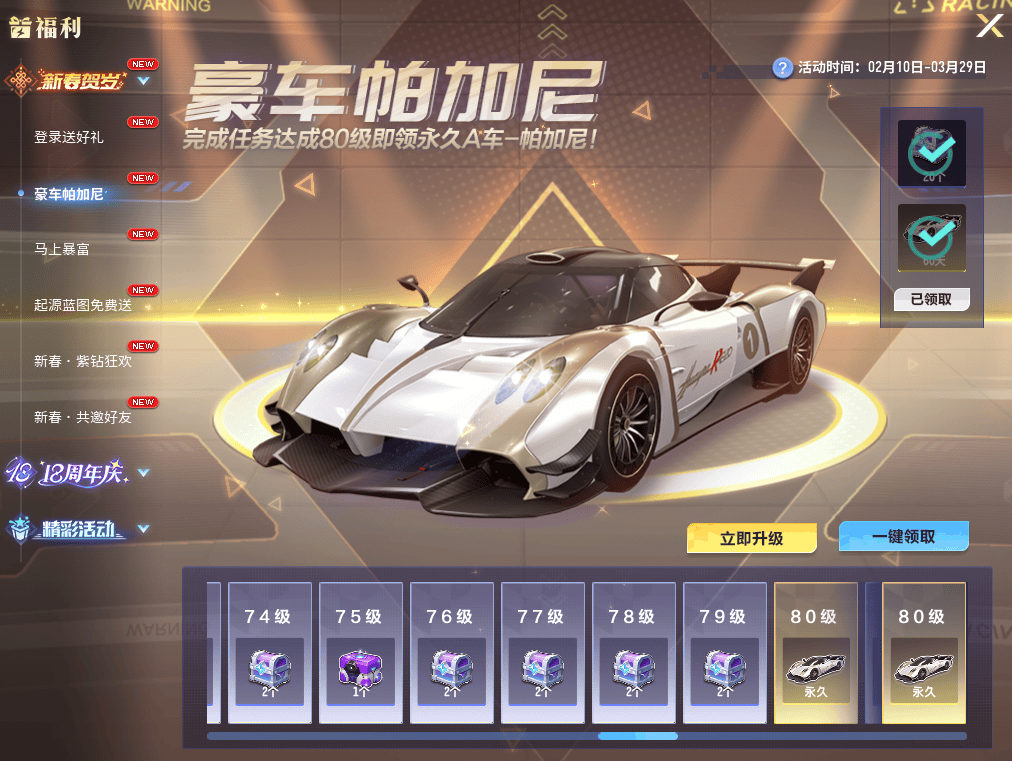Claim all rewards with 一键领取

(x=904, y=536)
